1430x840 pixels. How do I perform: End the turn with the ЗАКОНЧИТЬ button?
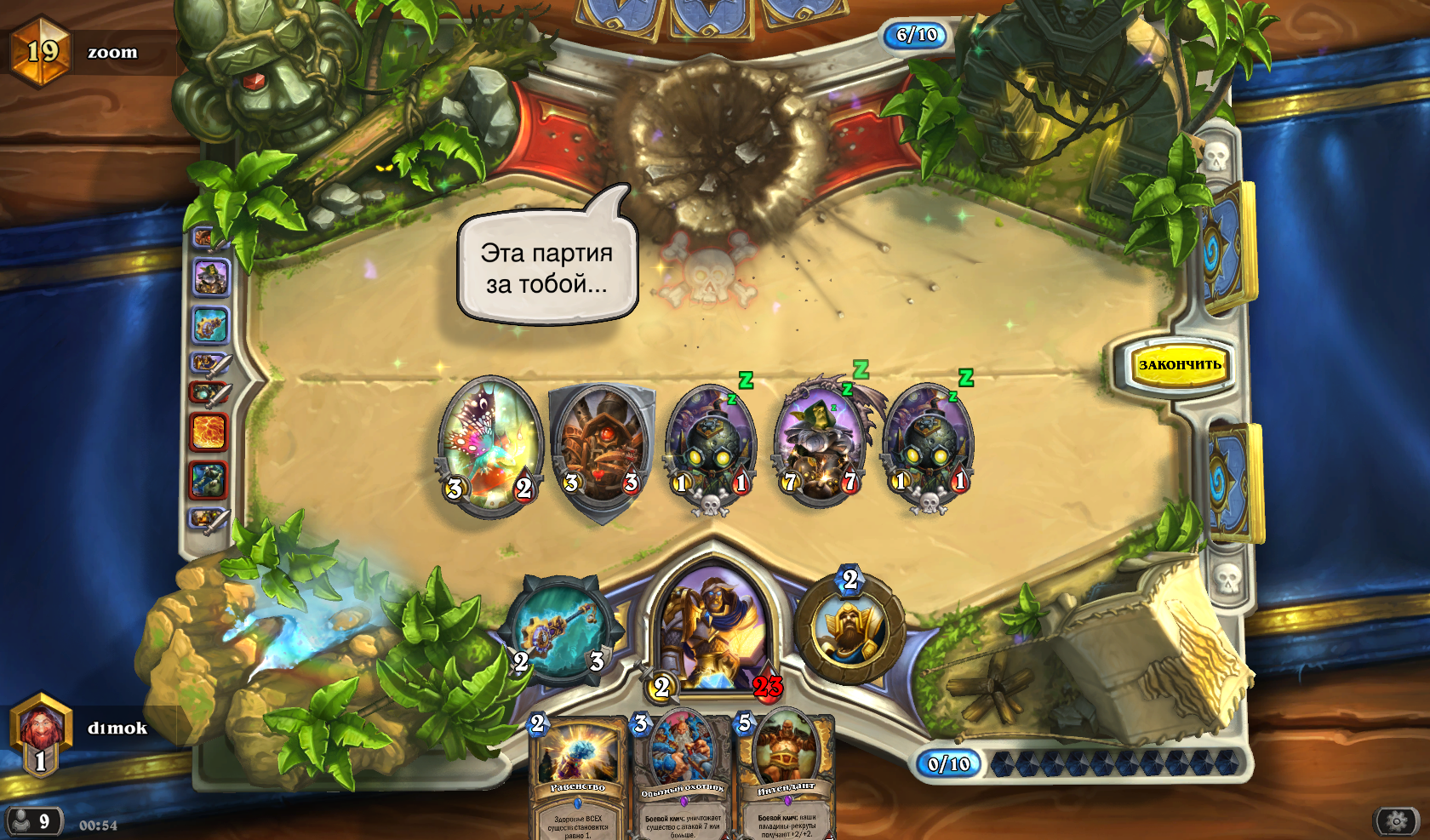click(x=1180, y=365)
